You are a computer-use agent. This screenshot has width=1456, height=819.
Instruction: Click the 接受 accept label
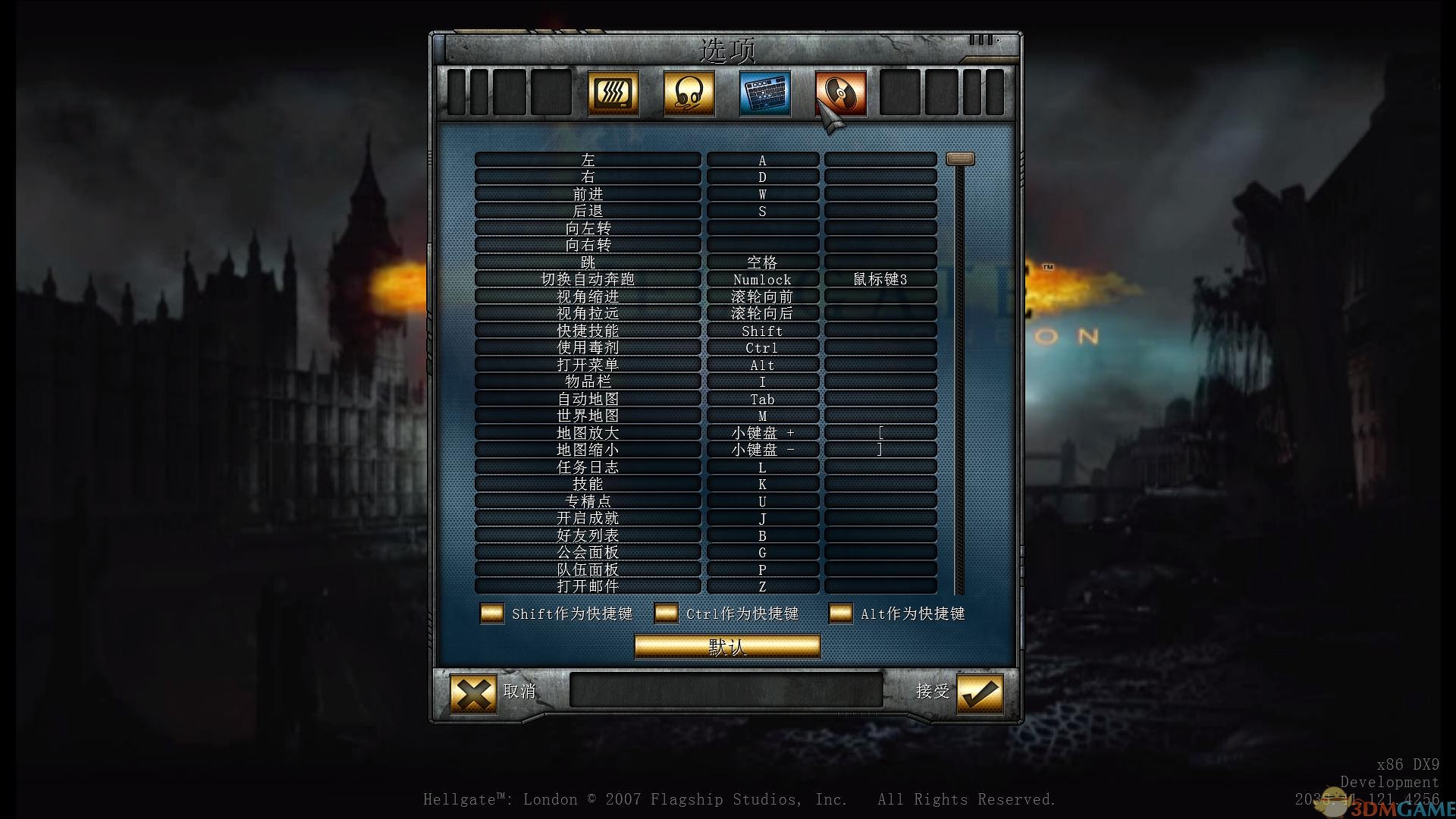click(931, 692)
